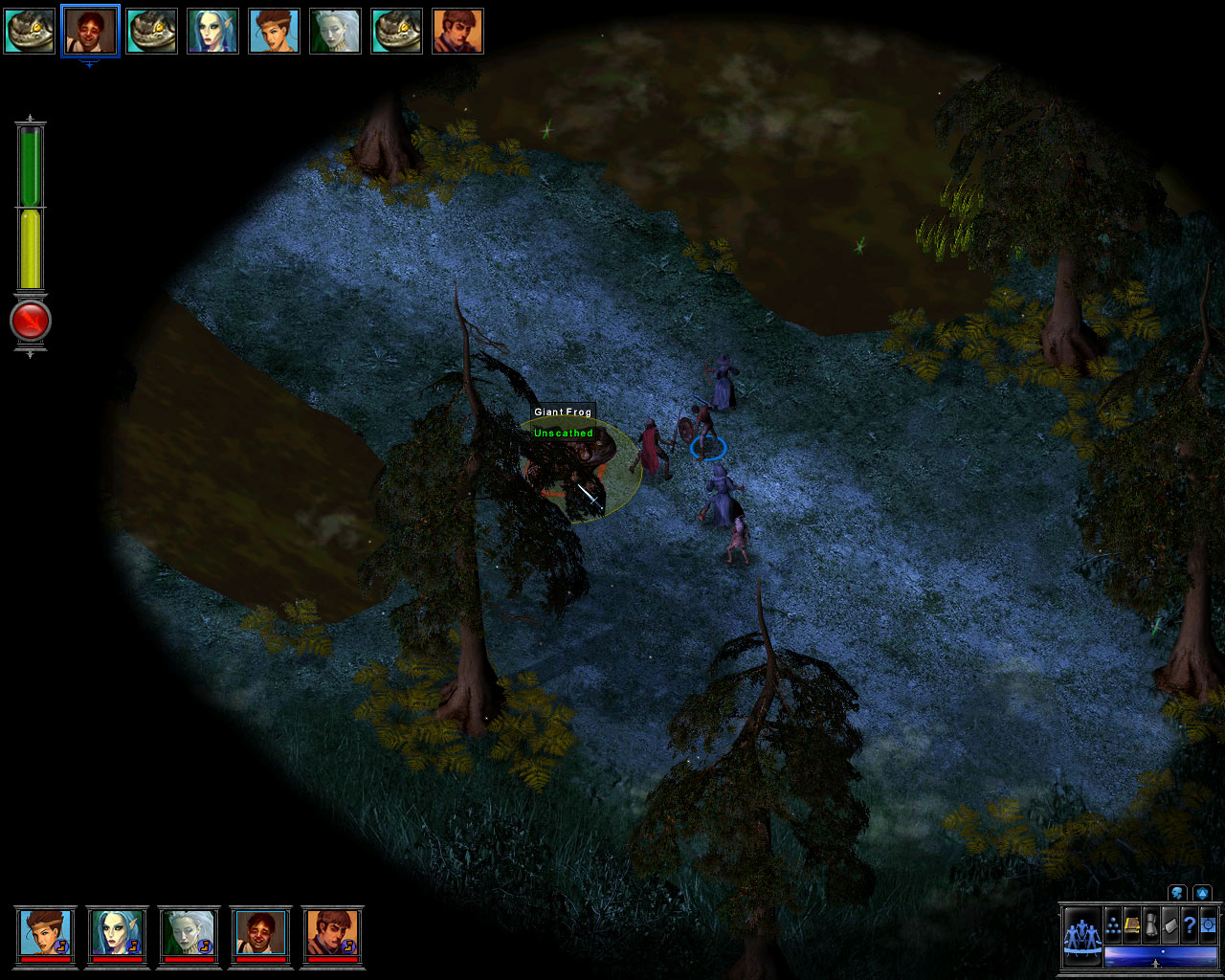1225x980 pixels.
Task: Click the day-night sky display panel
Action: click(x=1160, y=956)
